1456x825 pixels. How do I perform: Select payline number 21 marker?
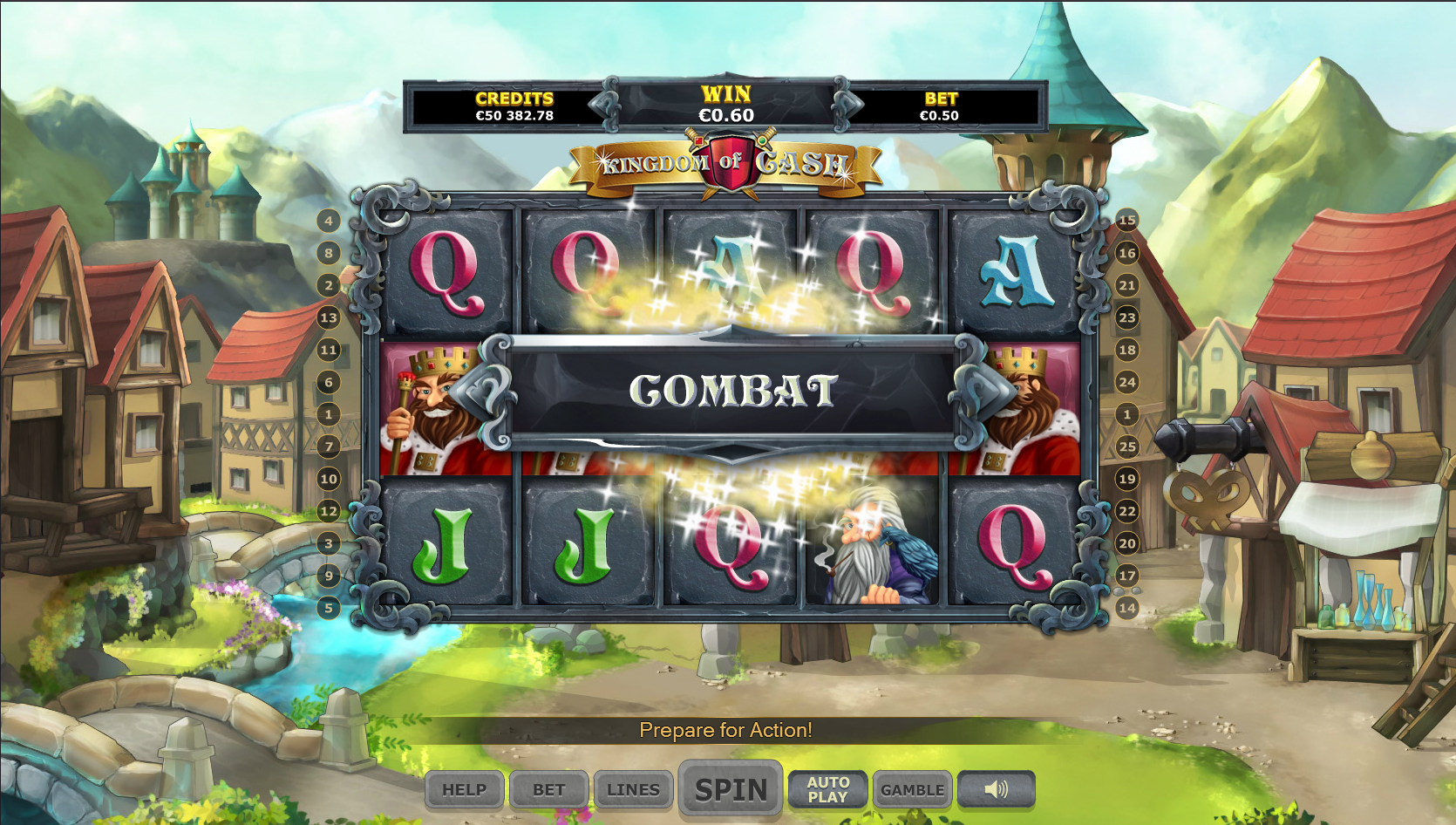click(x=1127, y=285)
